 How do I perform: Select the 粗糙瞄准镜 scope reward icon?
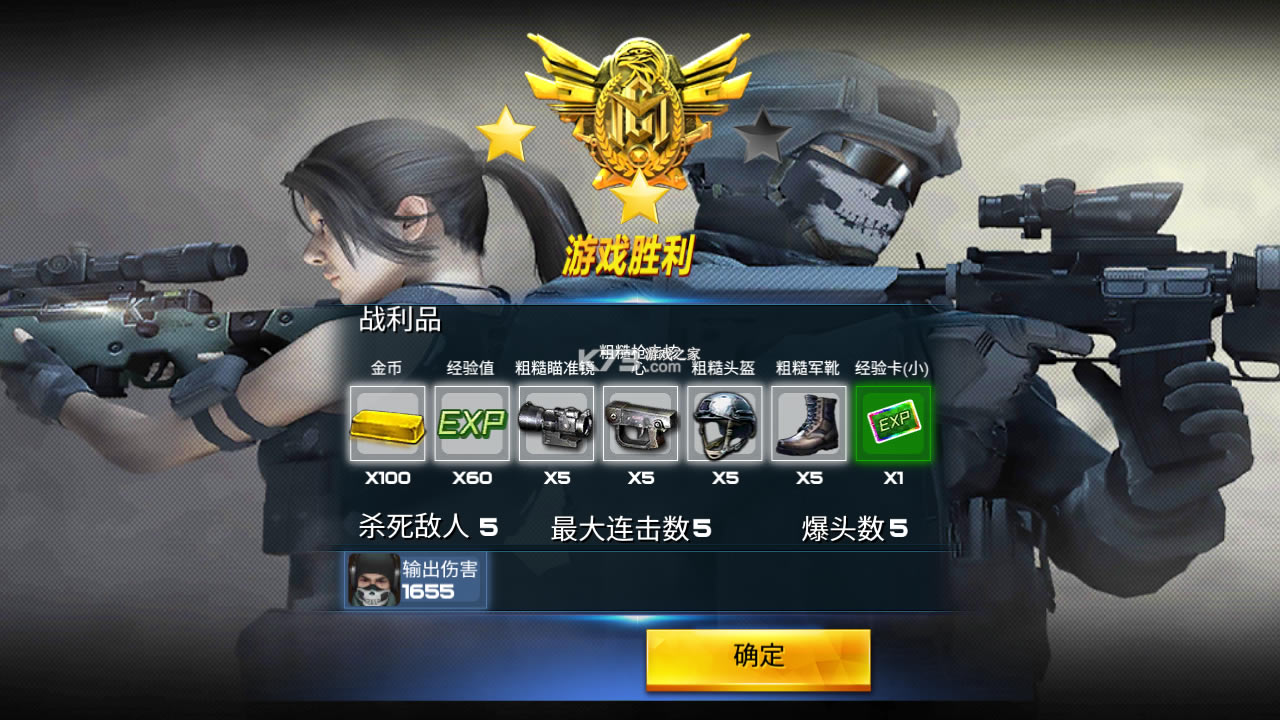pyautogui.click(x=556, y=425)
